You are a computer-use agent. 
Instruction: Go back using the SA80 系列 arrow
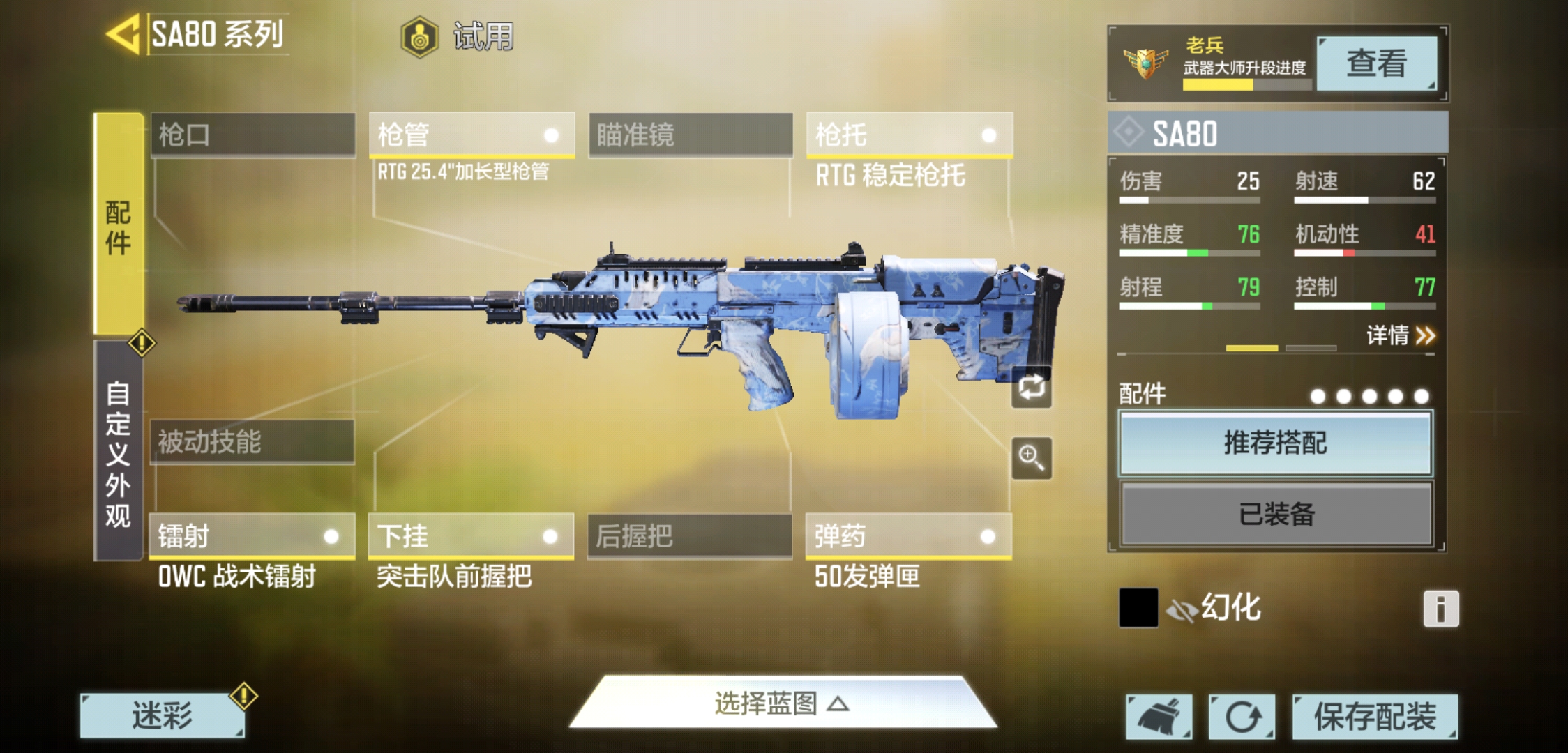[x=124, y=33]
